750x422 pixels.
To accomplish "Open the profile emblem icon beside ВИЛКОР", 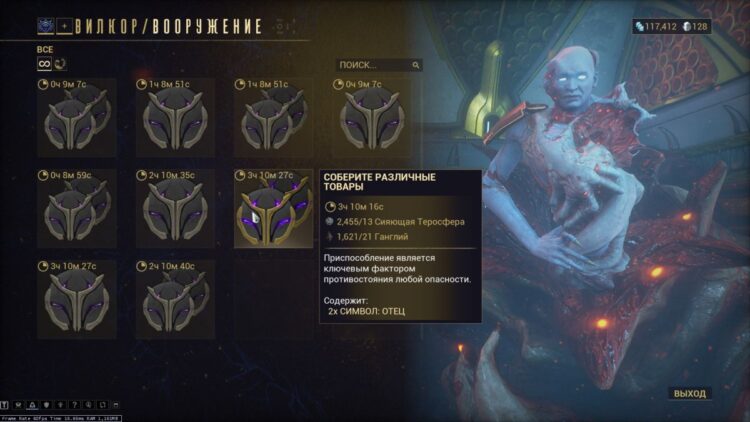I will pos(45,26).
